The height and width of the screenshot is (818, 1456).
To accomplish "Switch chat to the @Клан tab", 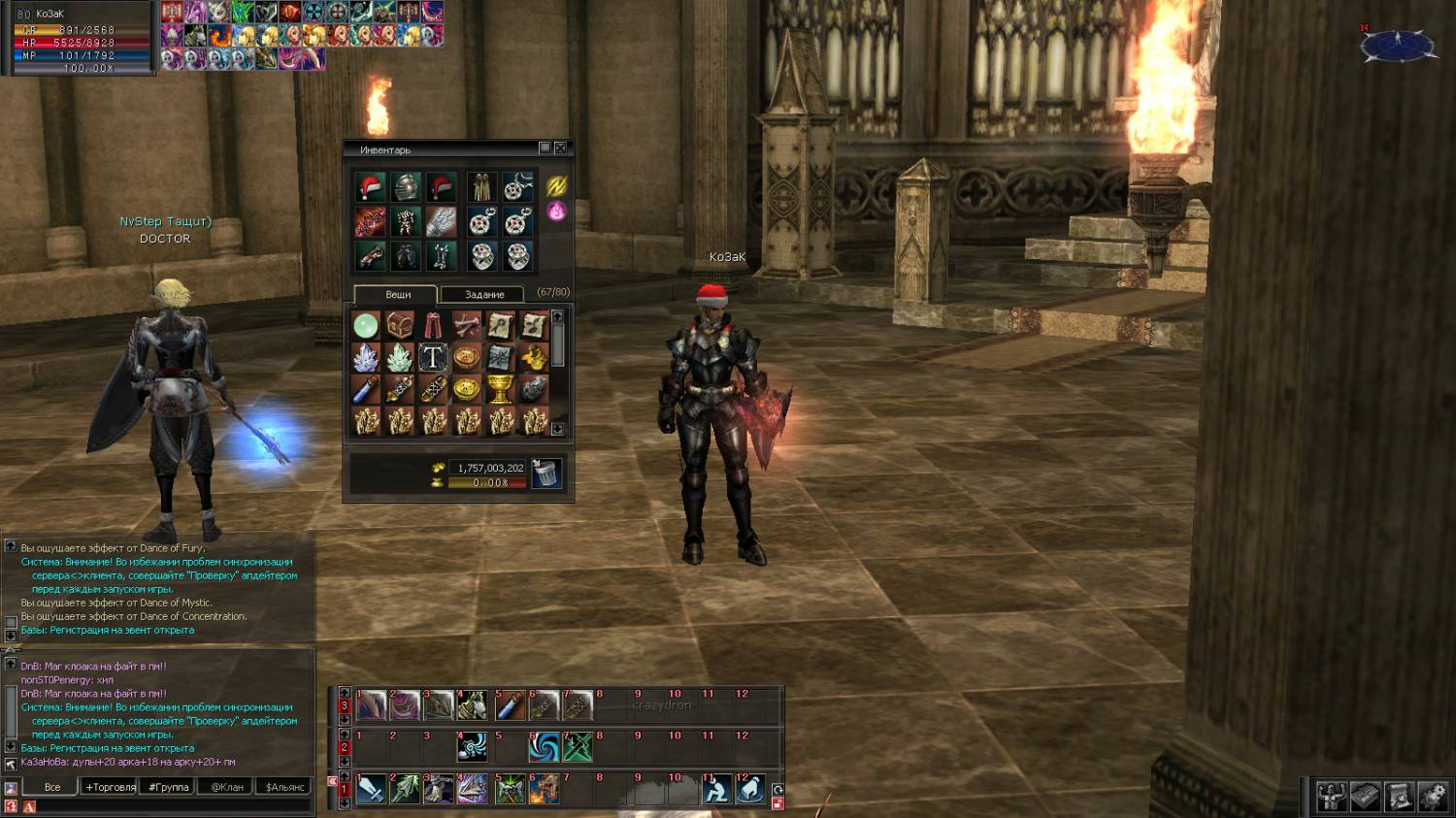I will tap(227, 787).
